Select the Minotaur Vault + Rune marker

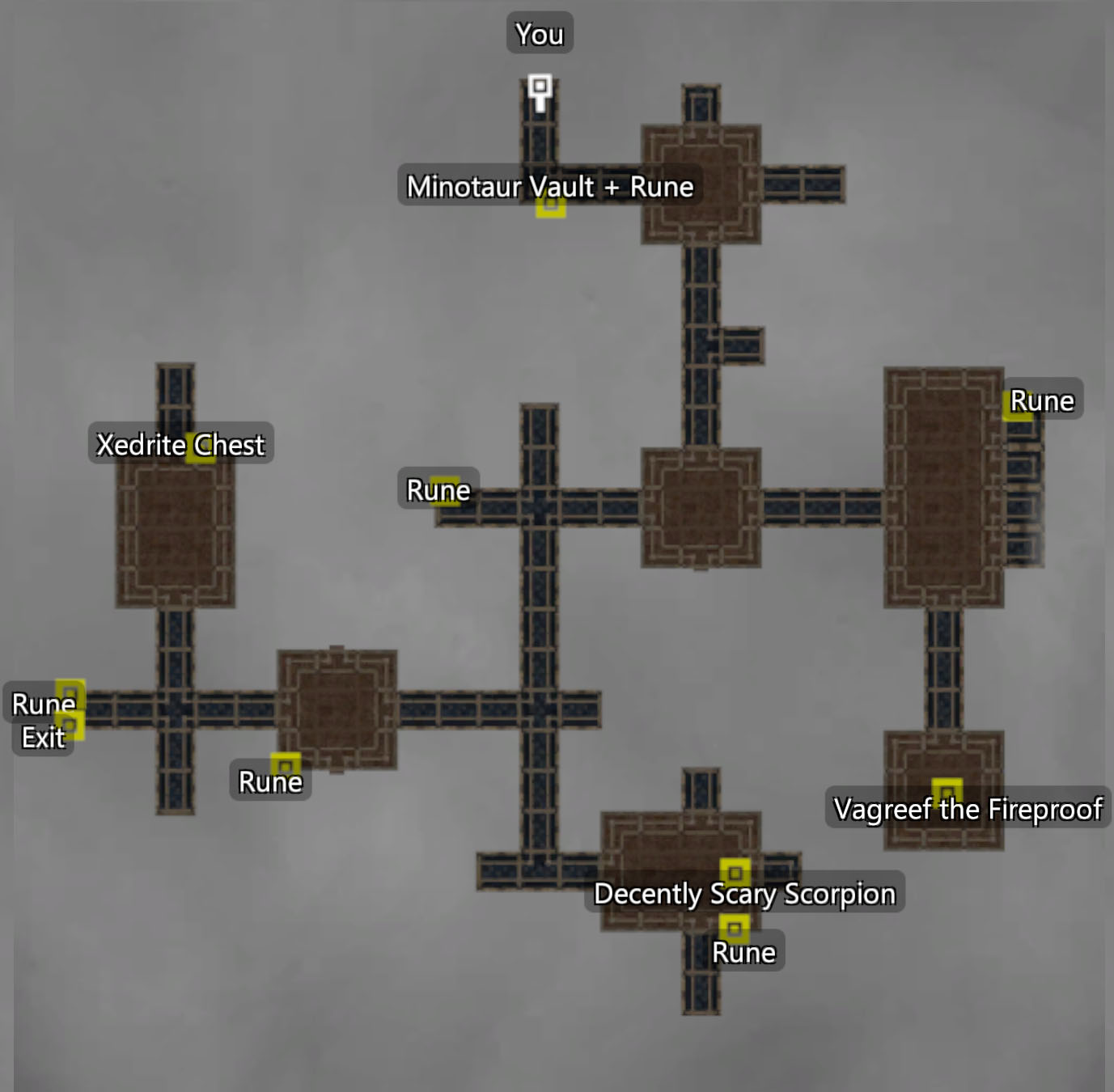click(551, 205)
